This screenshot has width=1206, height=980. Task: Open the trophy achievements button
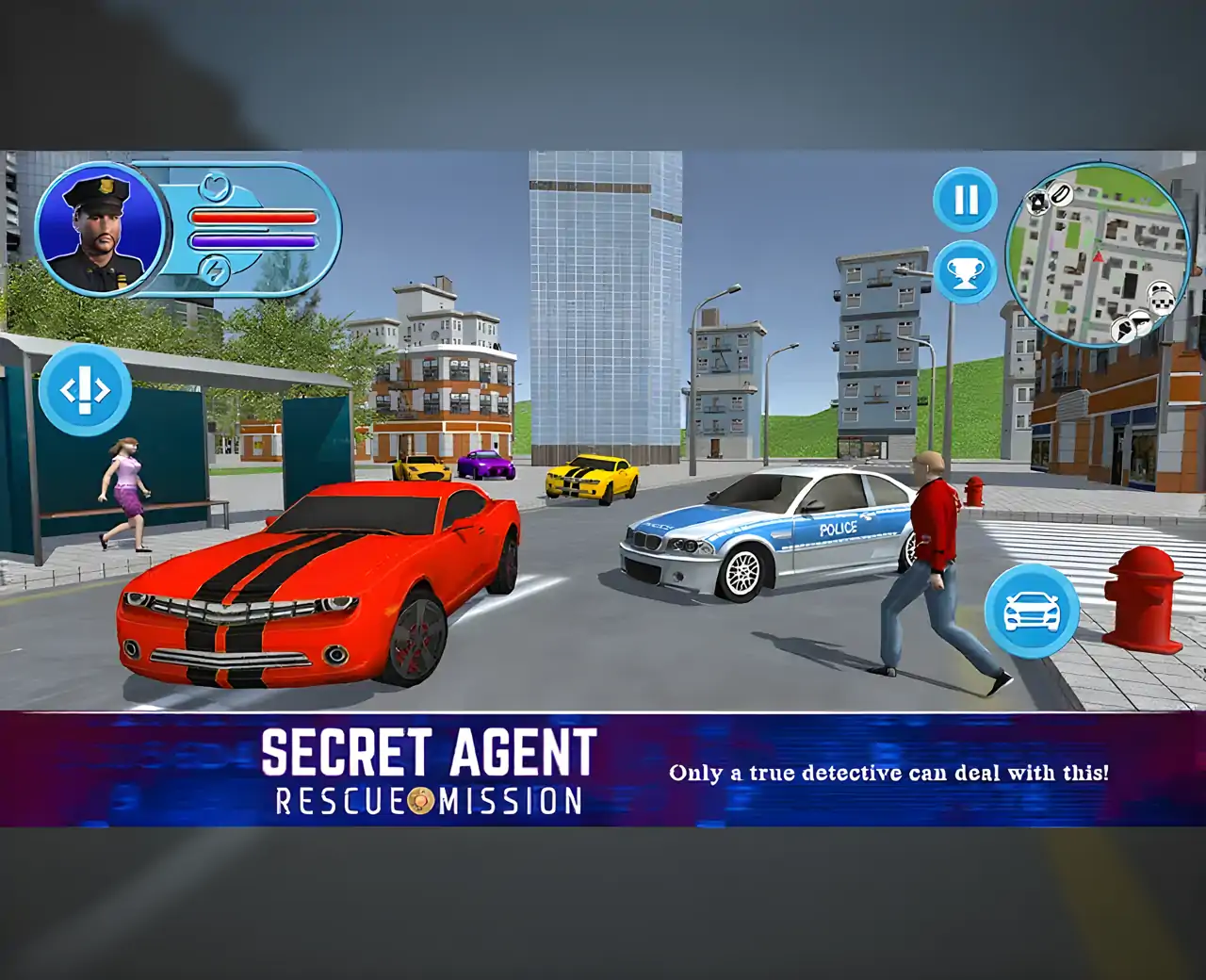[964, 273]
